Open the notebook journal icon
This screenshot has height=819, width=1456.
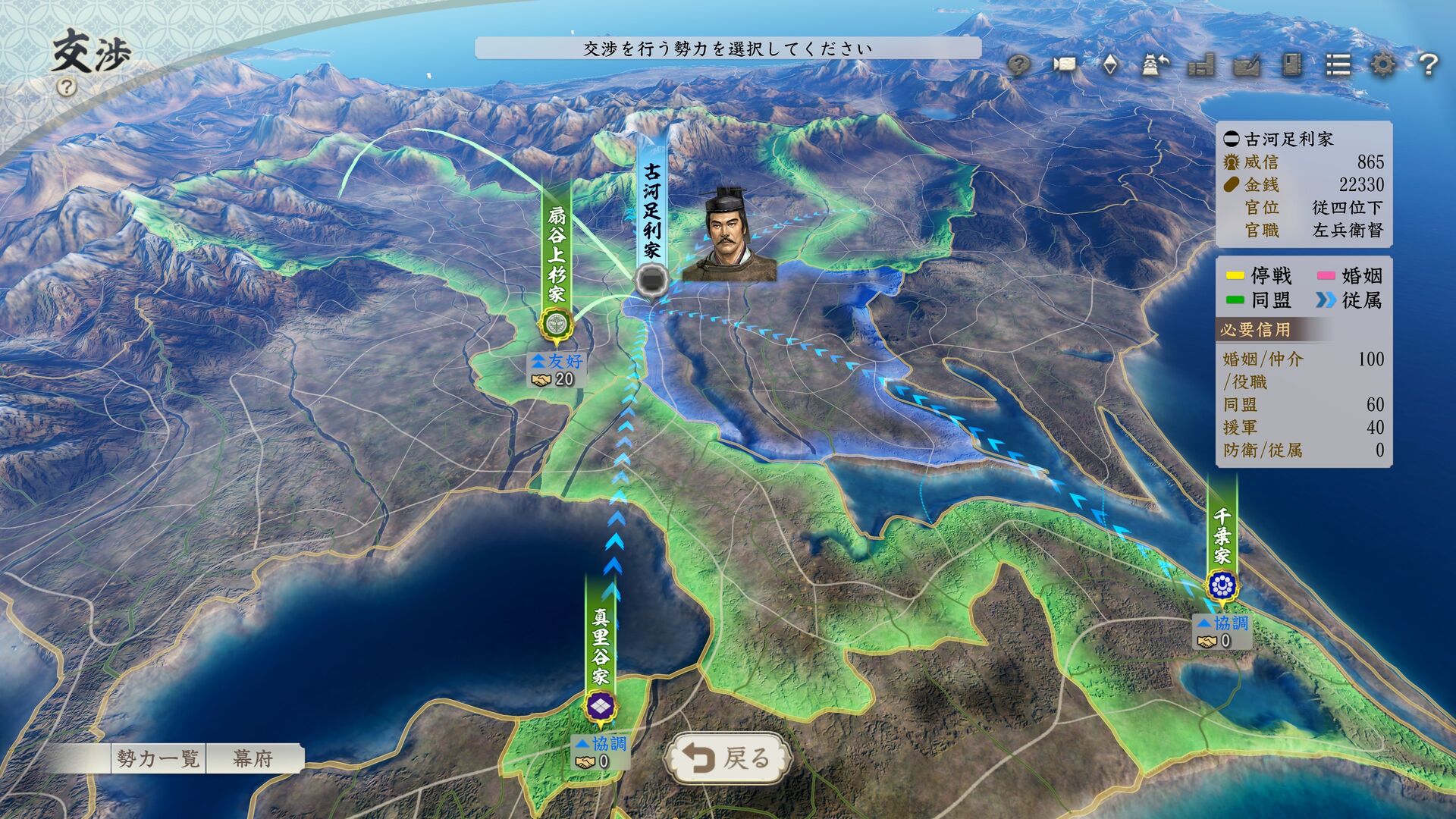coord(1292,65)
